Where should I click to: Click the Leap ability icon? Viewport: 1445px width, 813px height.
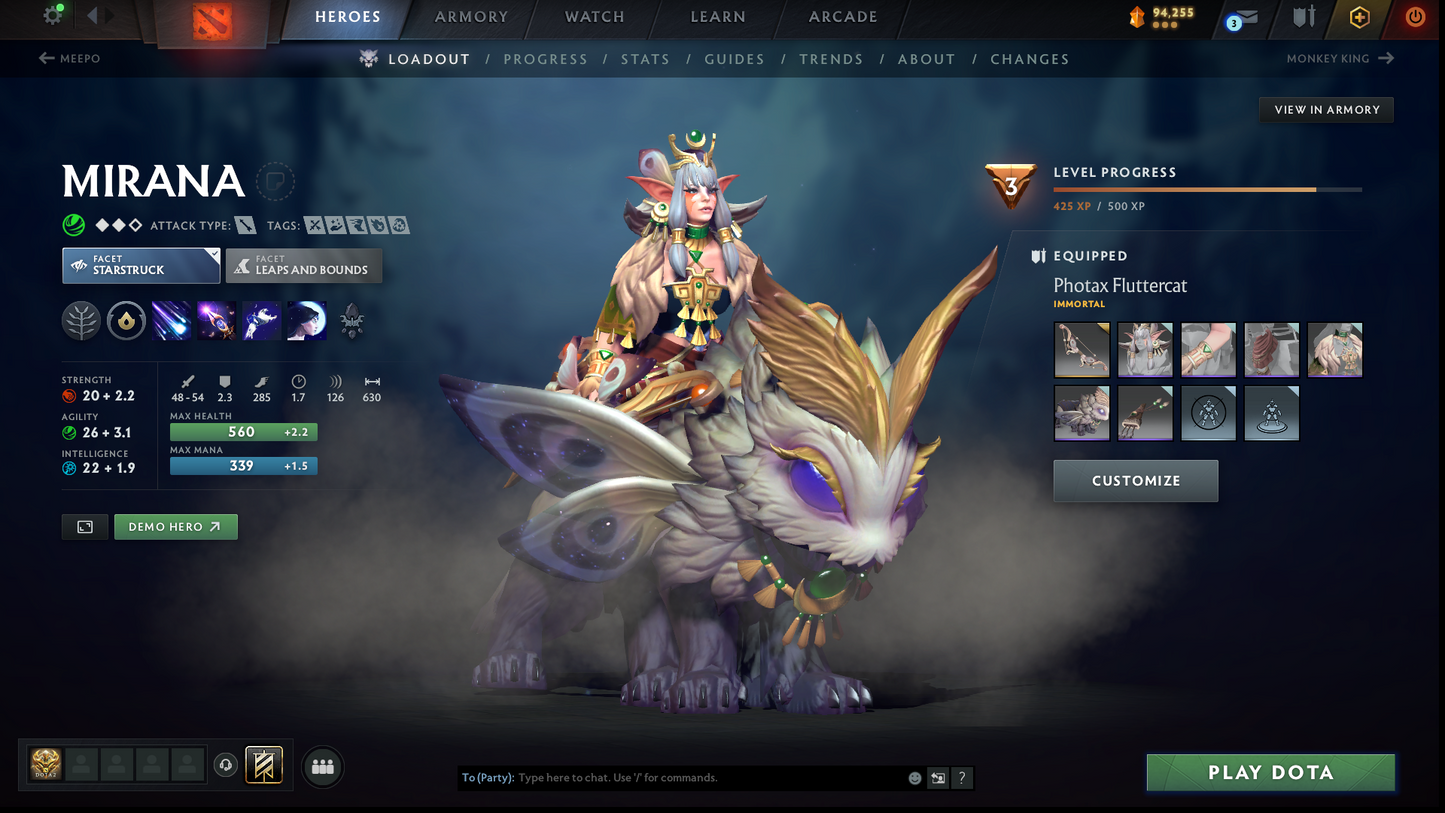pyautogui.click(x=261, y=320)
